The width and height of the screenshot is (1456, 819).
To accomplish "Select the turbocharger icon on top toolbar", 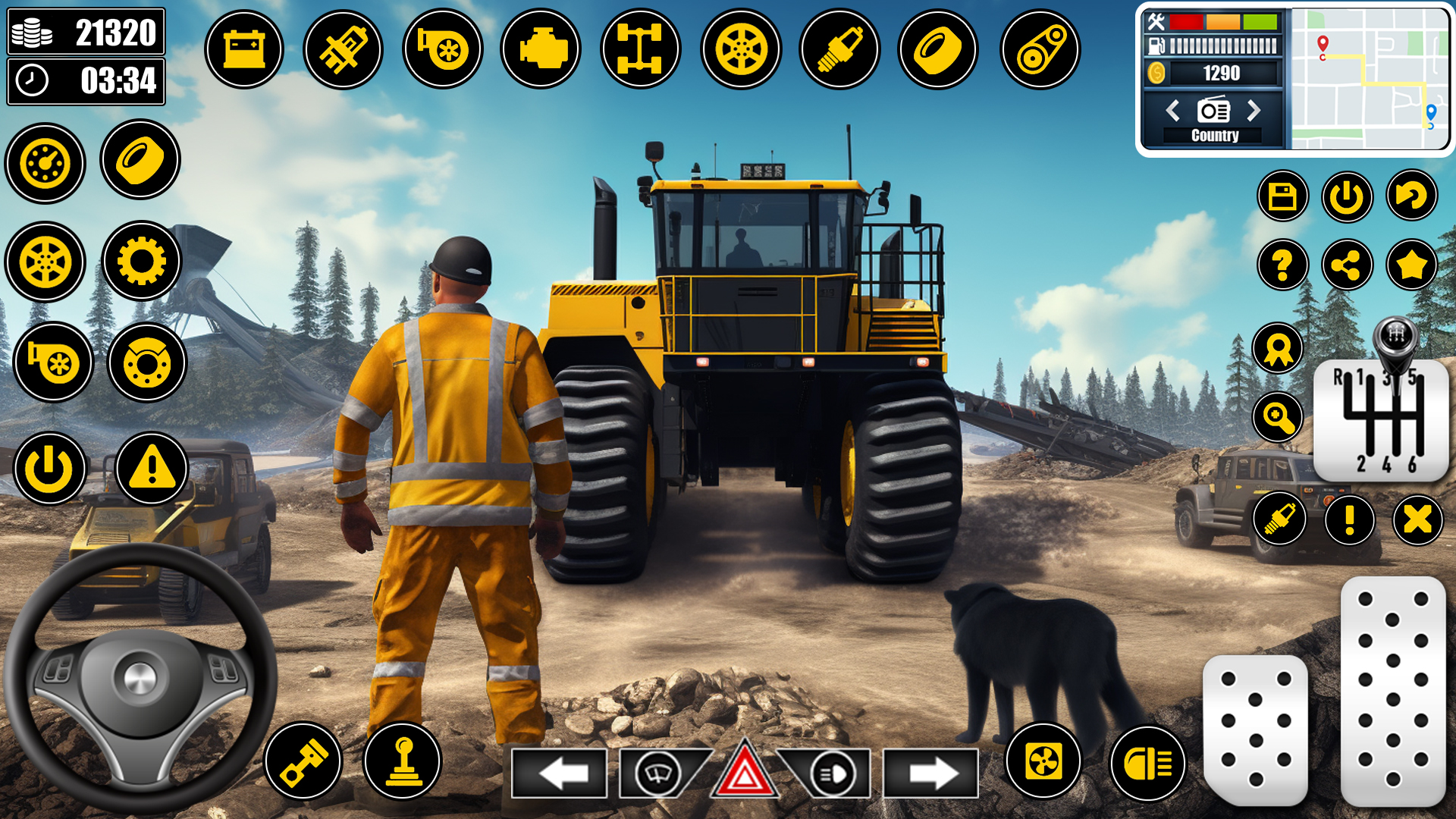I will click(444, 48).
